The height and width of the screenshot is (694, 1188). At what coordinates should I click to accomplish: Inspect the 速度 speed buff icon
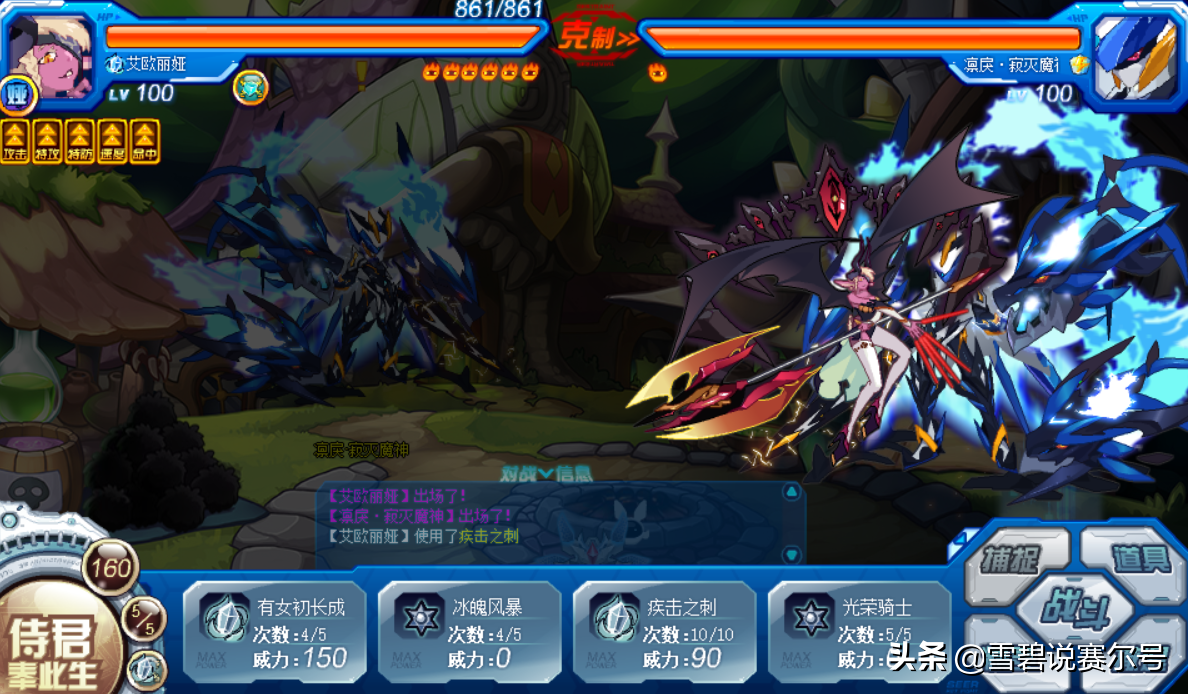(x=112, y=141)
